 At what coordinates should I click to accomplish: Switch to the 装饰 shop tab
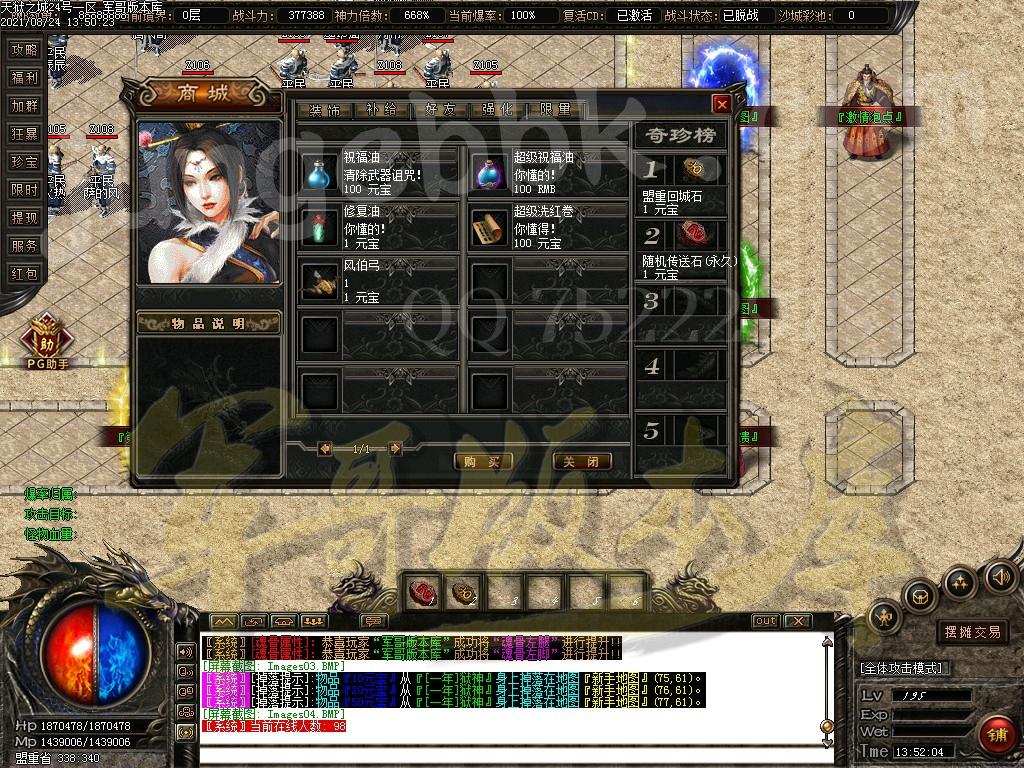(325, 110)
